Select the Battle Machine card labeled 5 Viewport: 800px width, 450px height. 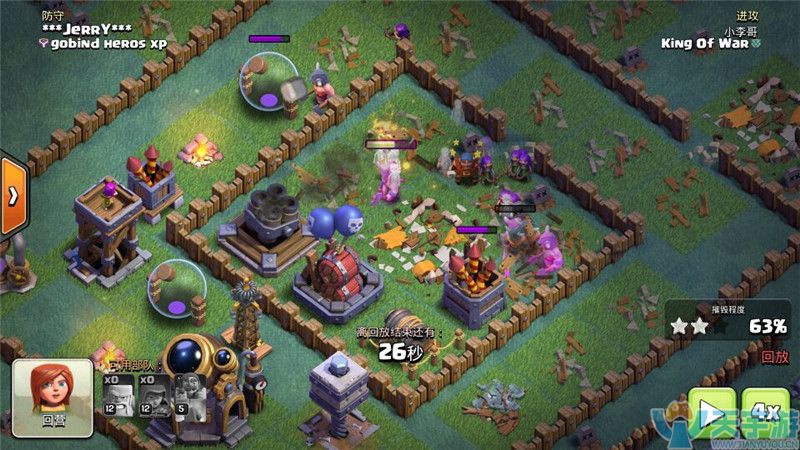click(190, 393)
